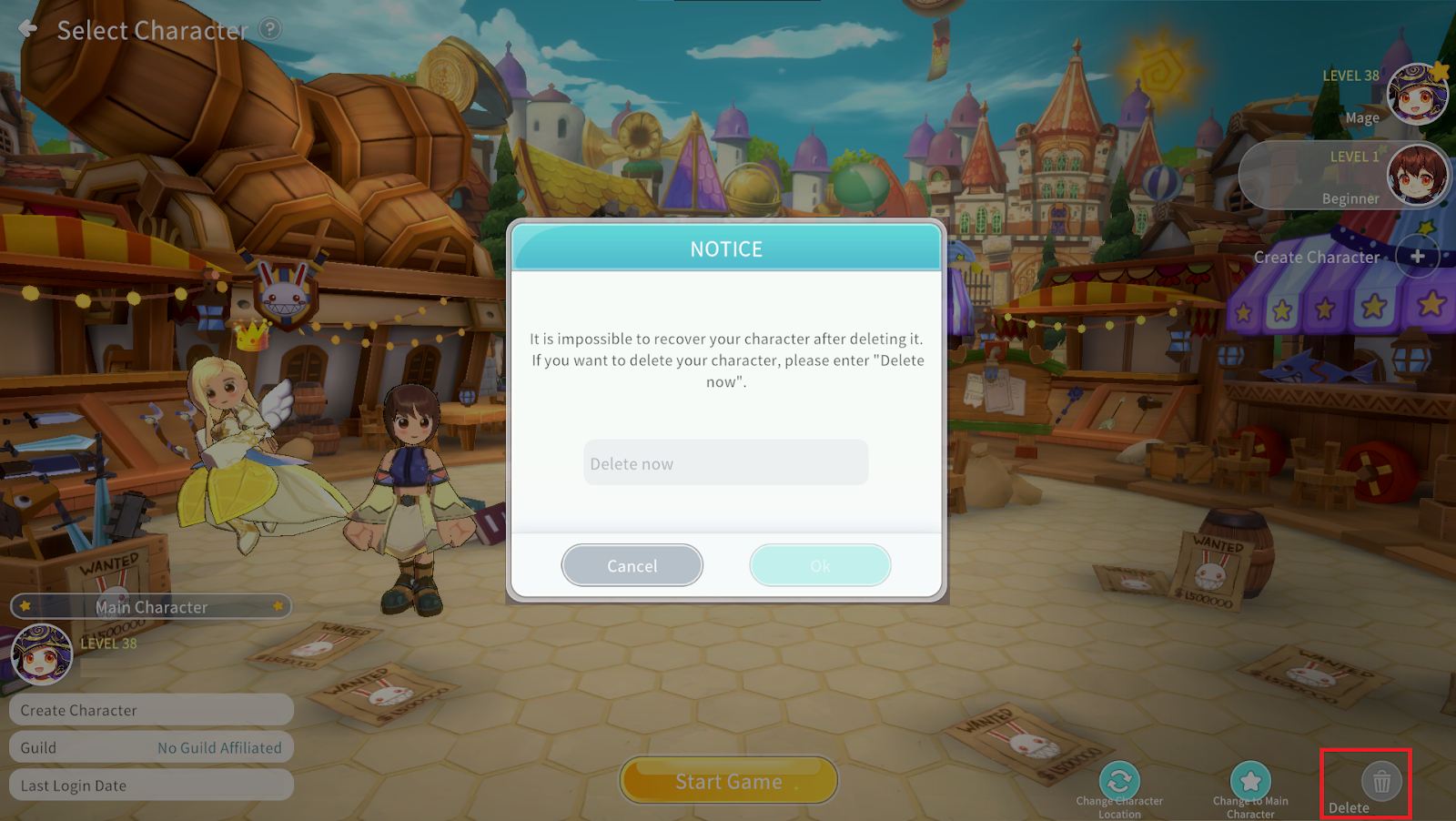Confirm deletion with the Ok button
Image resolution: width=1456 pixels, height=821 pixels.
(819, 565)
